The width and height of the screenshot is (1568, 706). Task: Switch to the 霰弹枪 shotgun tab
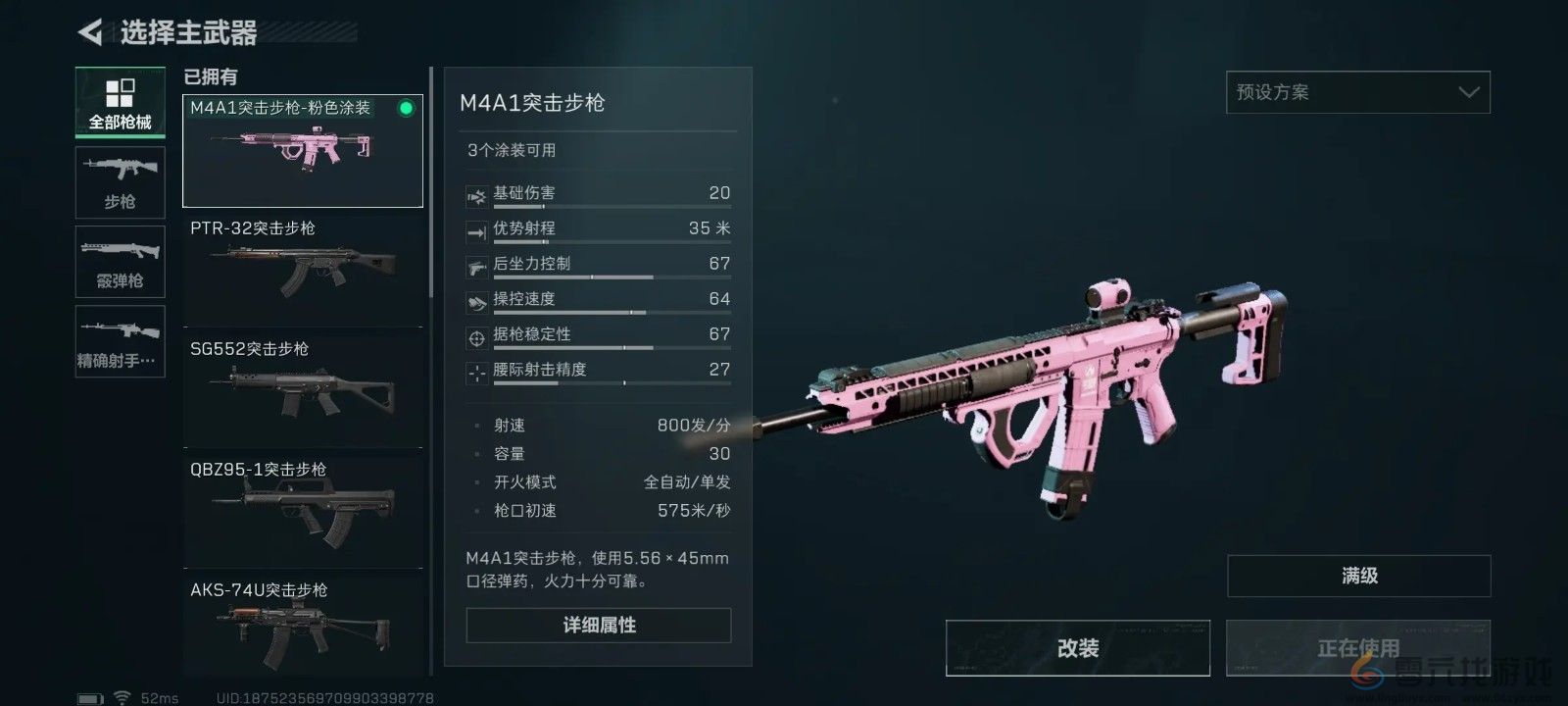point(120,262)
